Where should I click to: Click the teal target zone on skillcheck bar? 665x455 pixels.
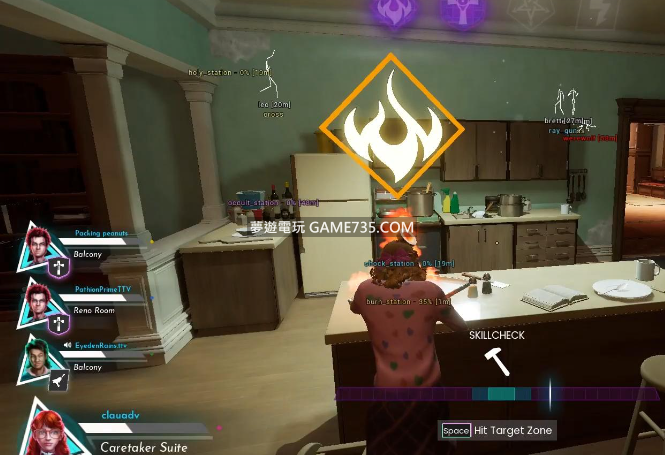[501, 394]
